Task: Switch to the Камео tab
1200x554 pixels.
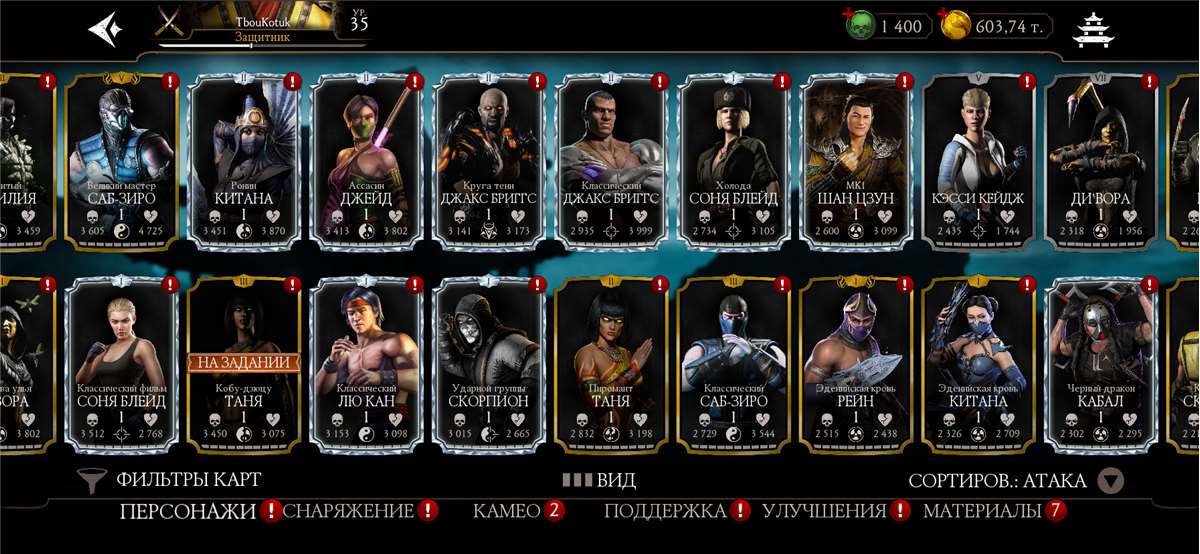Action: (507, 512)
